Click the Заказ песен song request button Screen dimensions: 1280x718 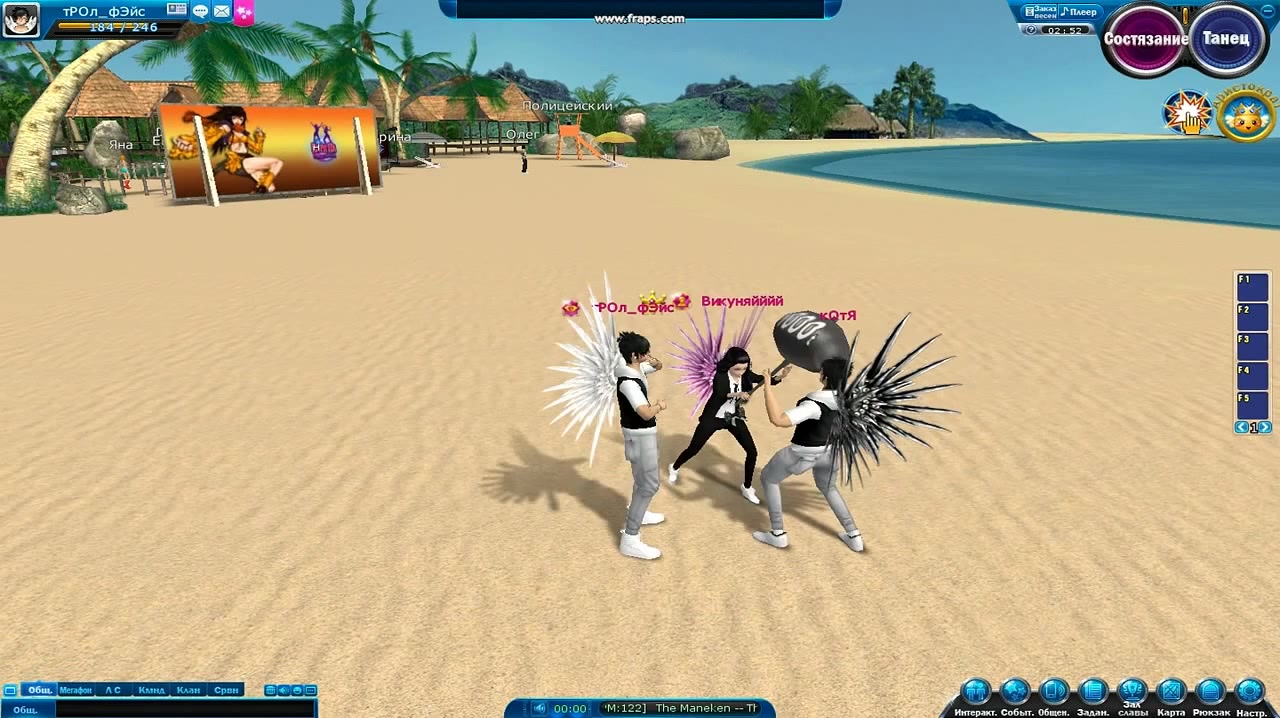(1039, 12)
